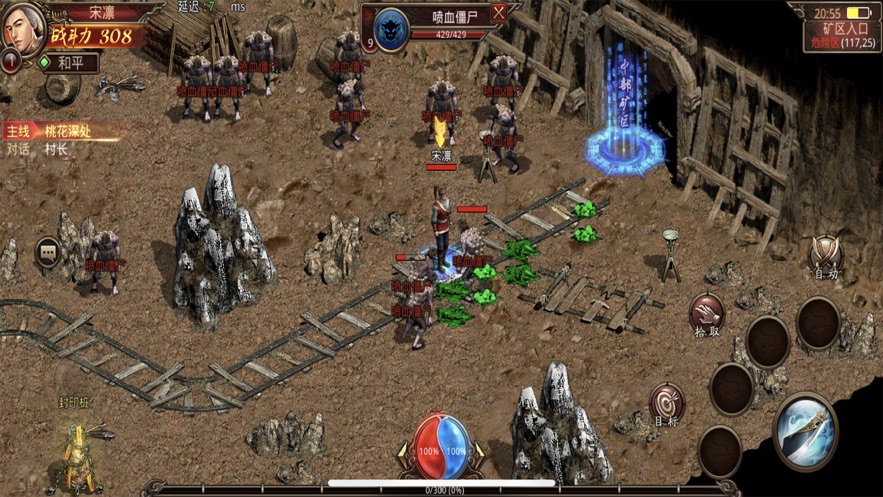Toggle the 和平 attack mode button
The image size is (883, 497).
pos(69,62)
